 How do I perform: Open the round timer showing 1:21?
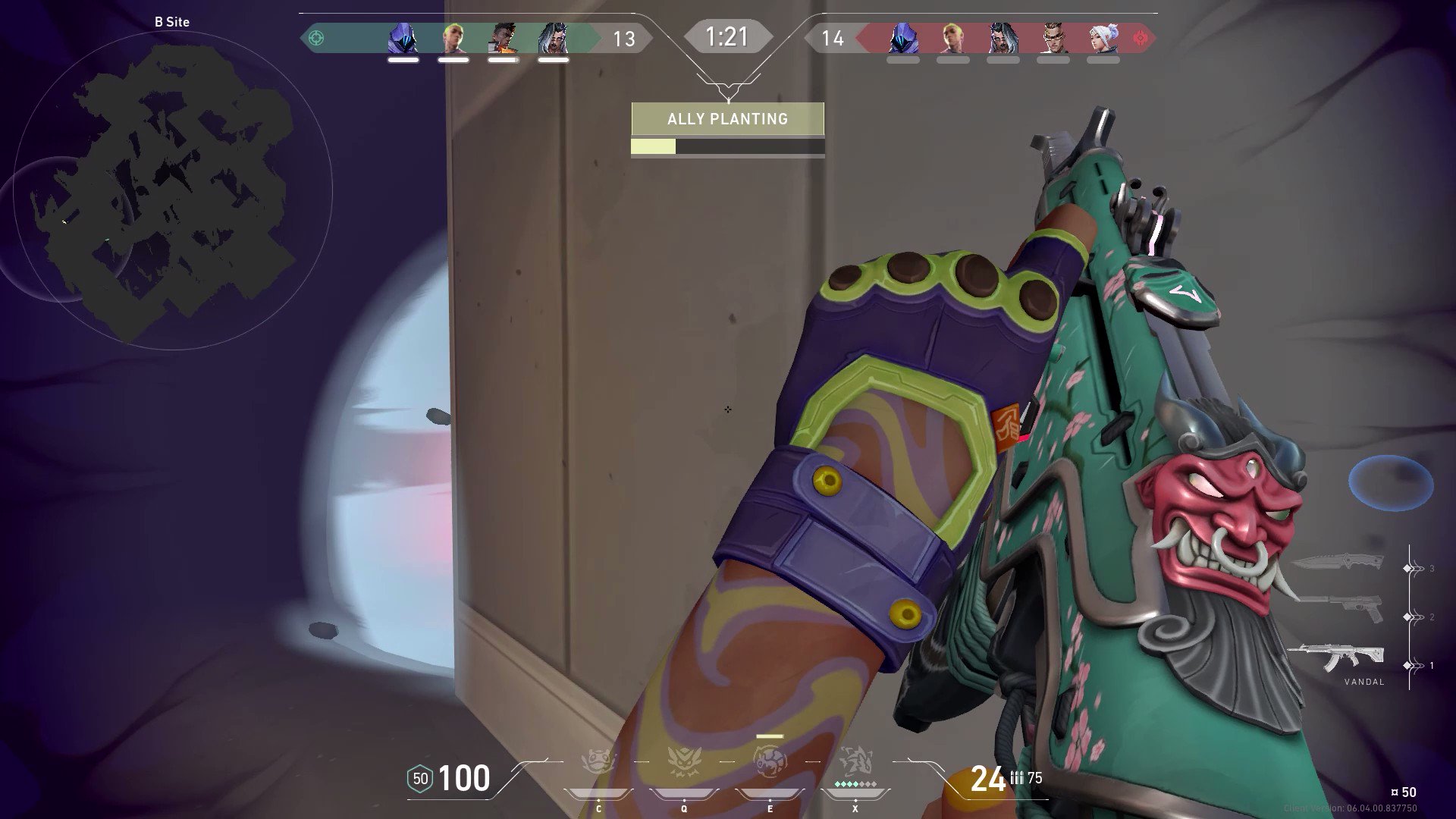(727, 36)
